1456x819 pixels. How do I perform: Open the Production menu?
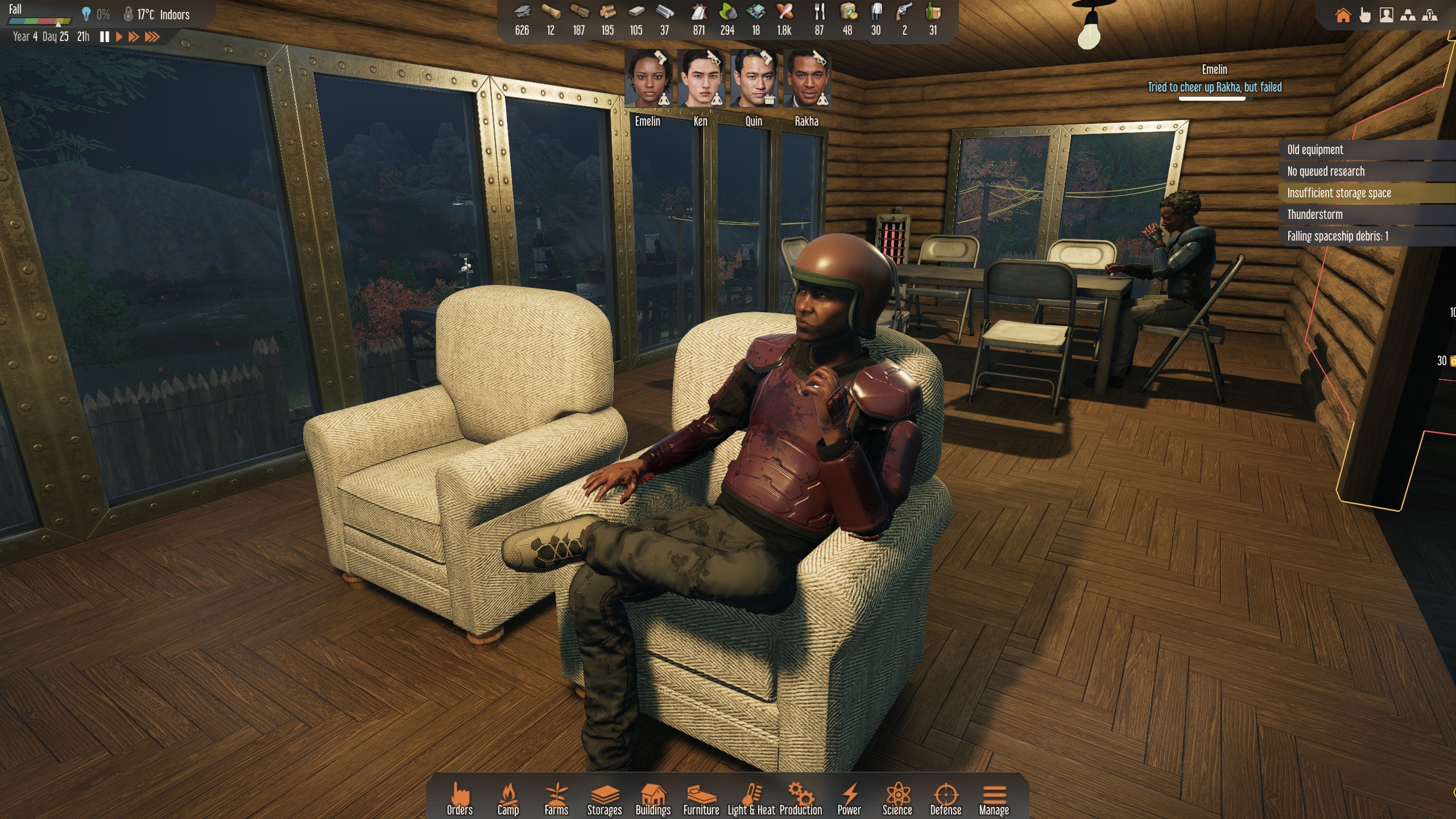tap(800, 799)
